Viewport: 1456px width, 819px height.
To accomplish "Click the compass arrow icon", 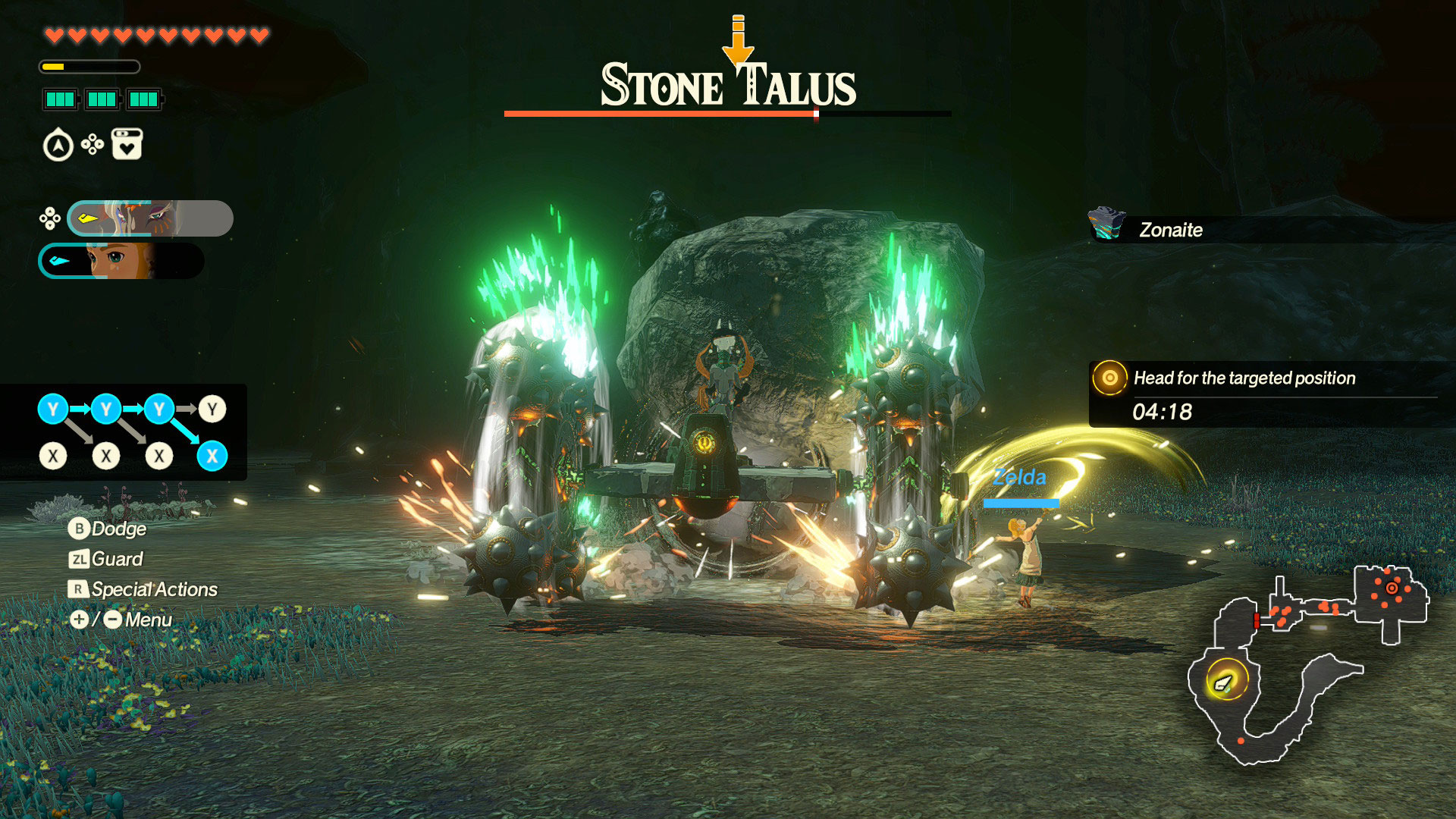I will (58, 146).
